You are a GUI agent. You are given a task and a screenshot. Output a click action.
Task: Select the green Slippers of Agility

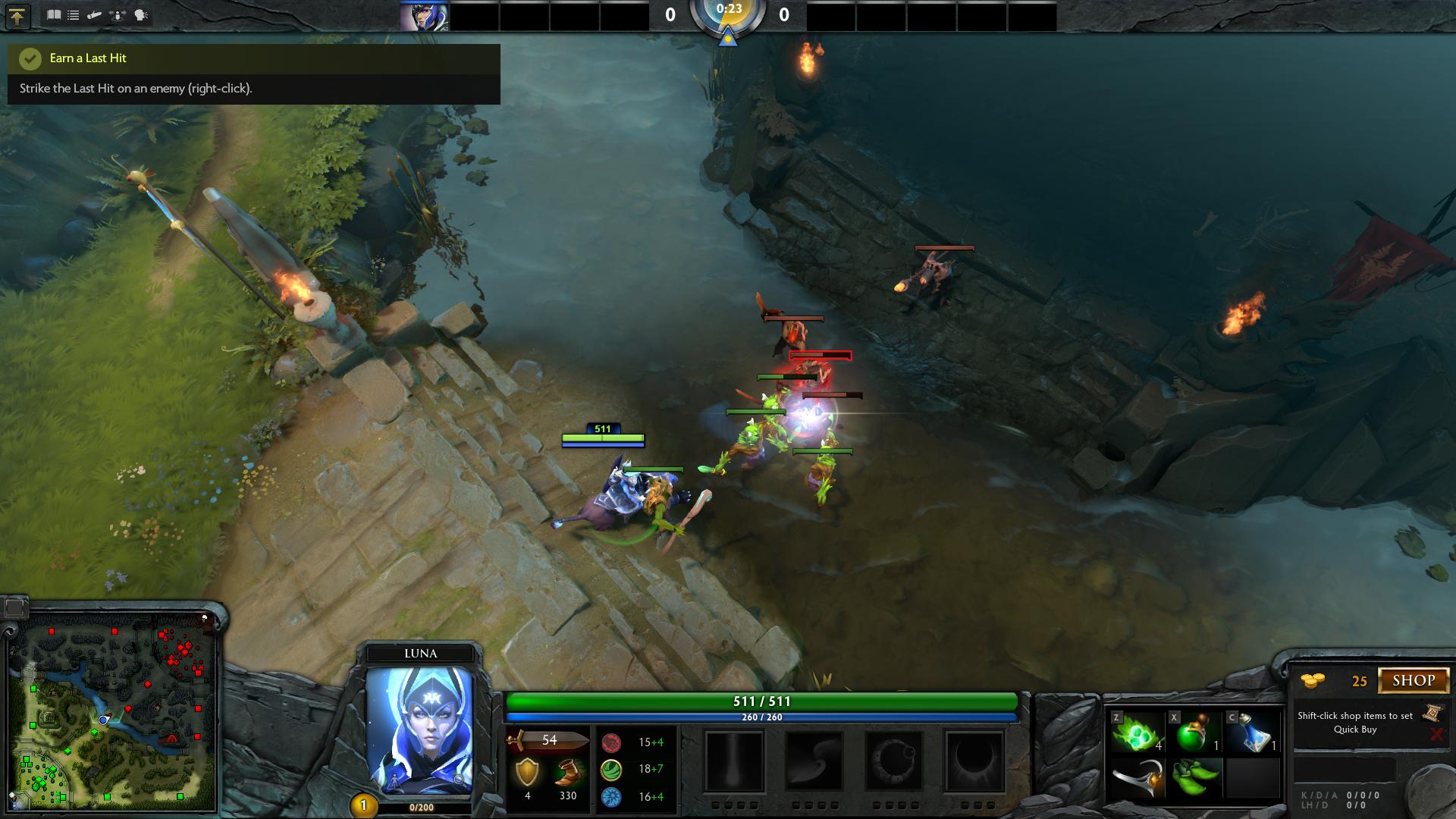click(x=1195, y=779)
